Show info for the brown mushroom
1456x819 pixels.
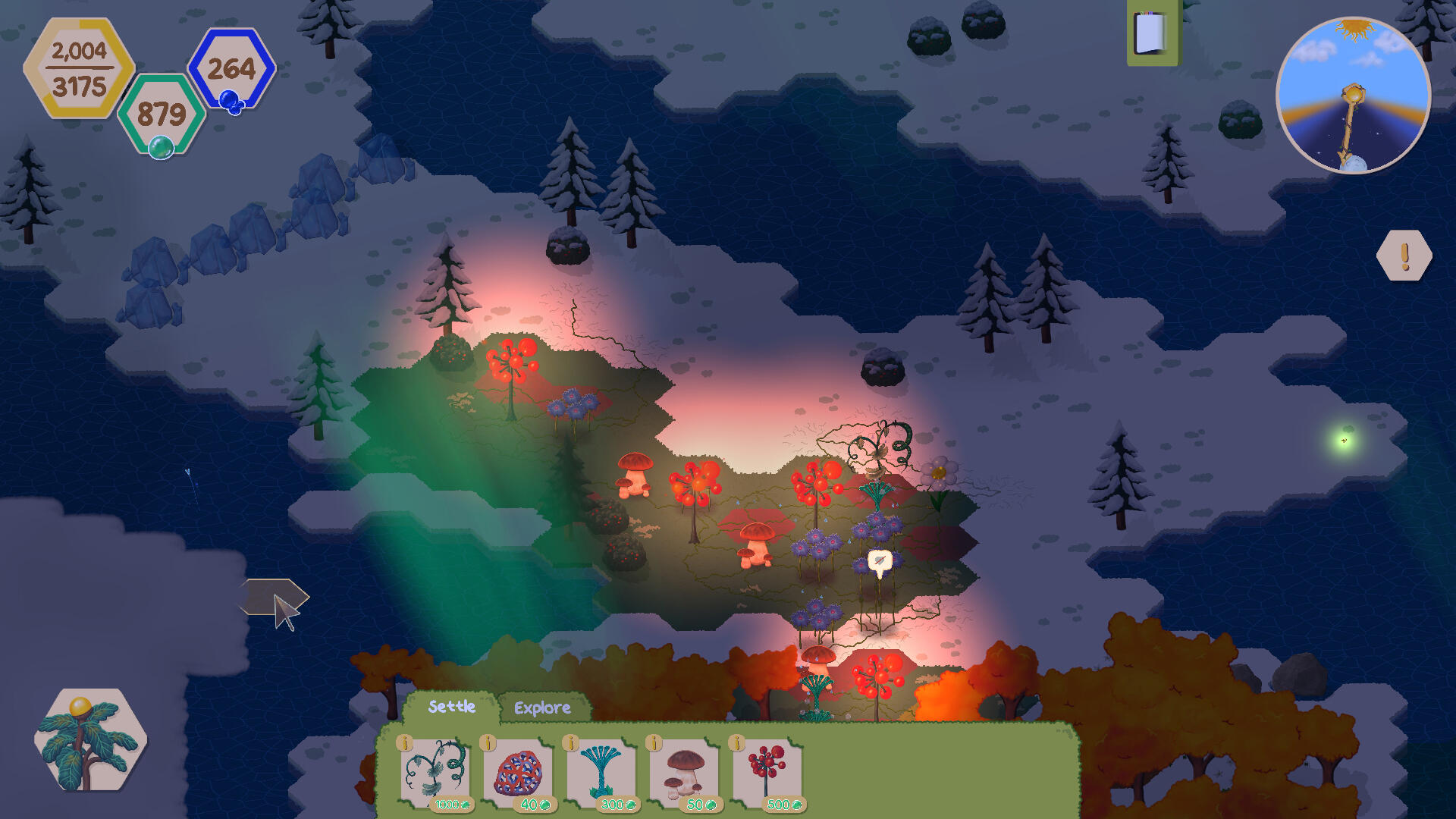point(654,743)
